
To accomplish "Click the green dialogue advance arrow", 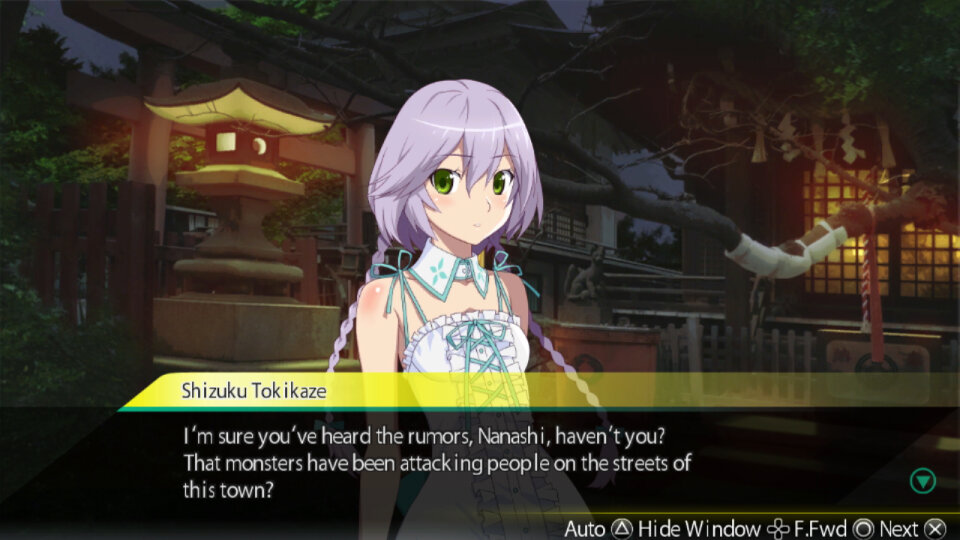I will click(922, 481).
